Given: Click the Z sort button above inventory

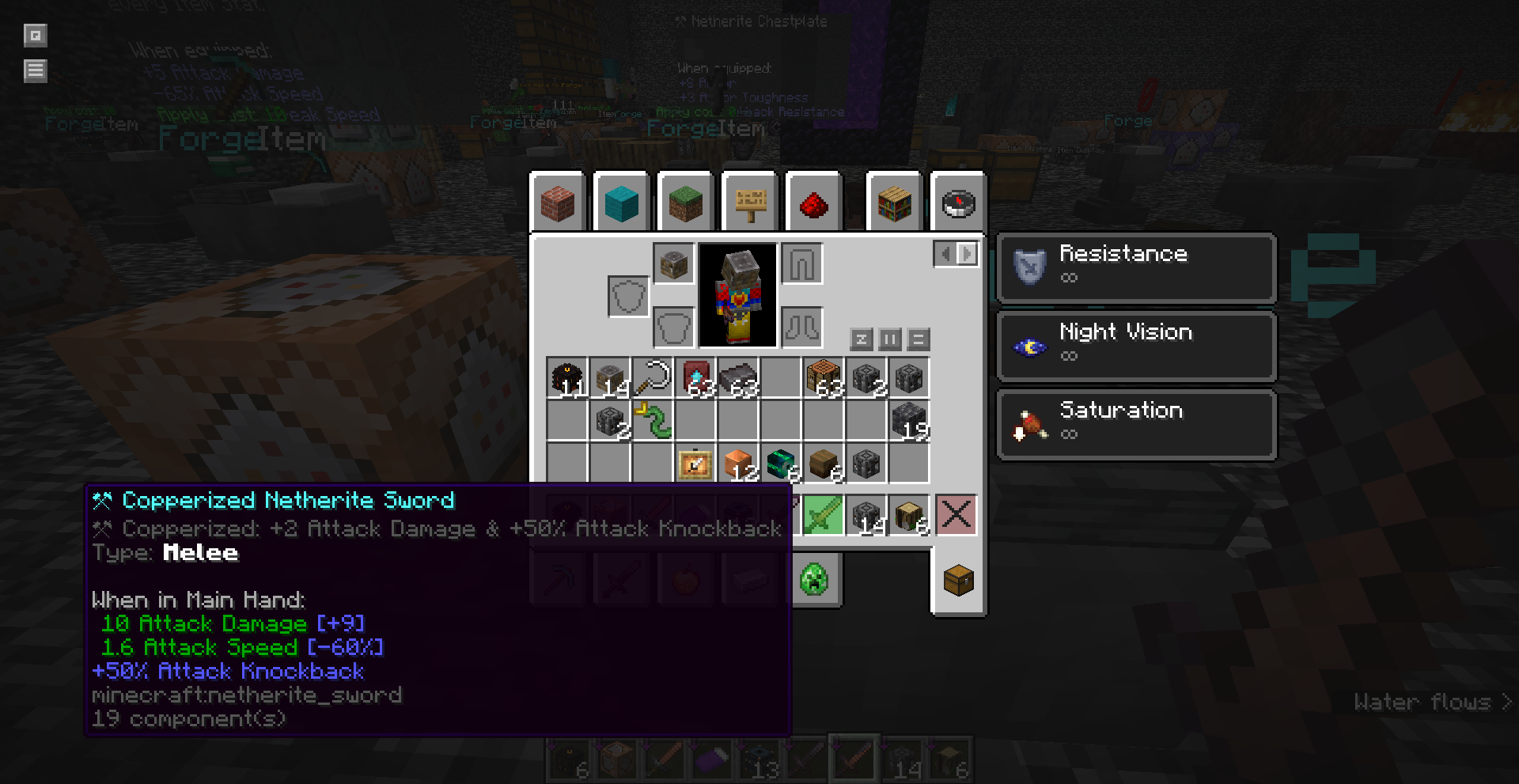Looking at the screenshot, I should 862,339.
